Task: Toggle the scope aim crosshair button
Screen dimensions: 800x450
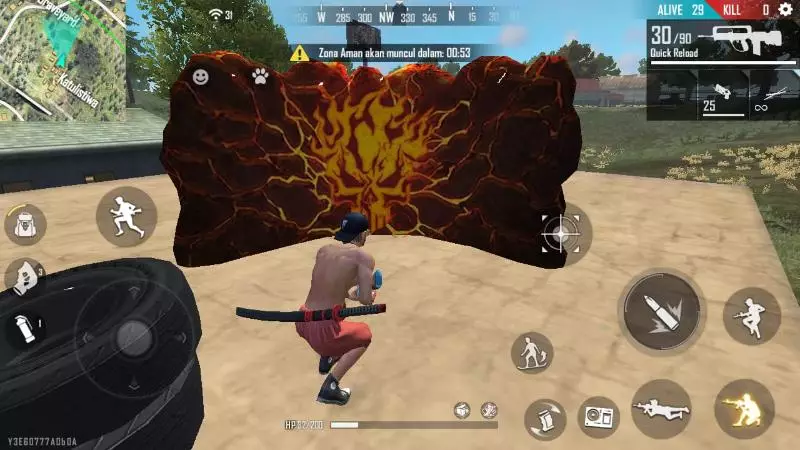Action: click(x=561, y=235)
